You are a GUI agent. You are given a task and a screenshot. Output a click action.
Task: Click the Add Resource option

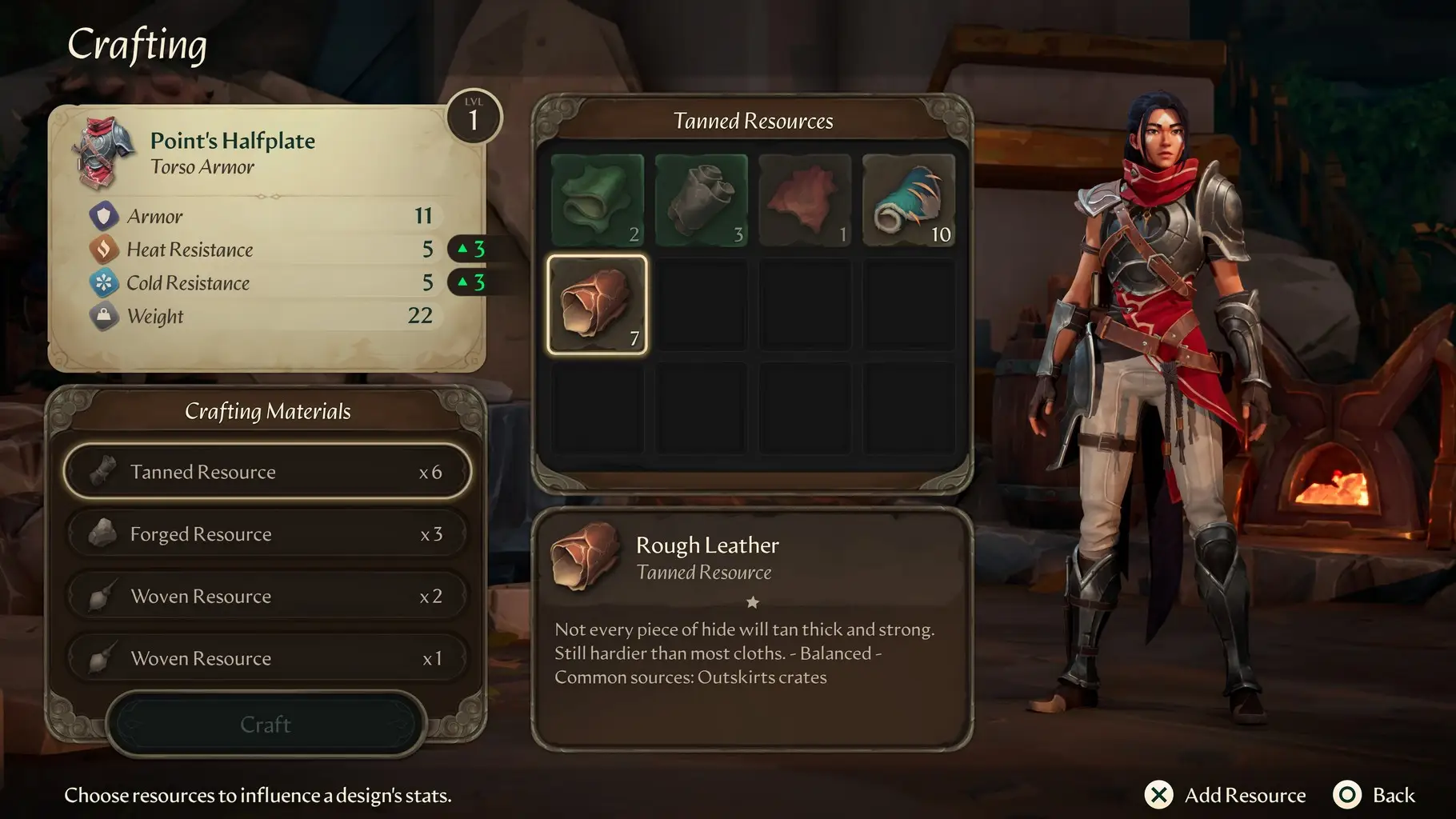click(x=1226, y=795)
